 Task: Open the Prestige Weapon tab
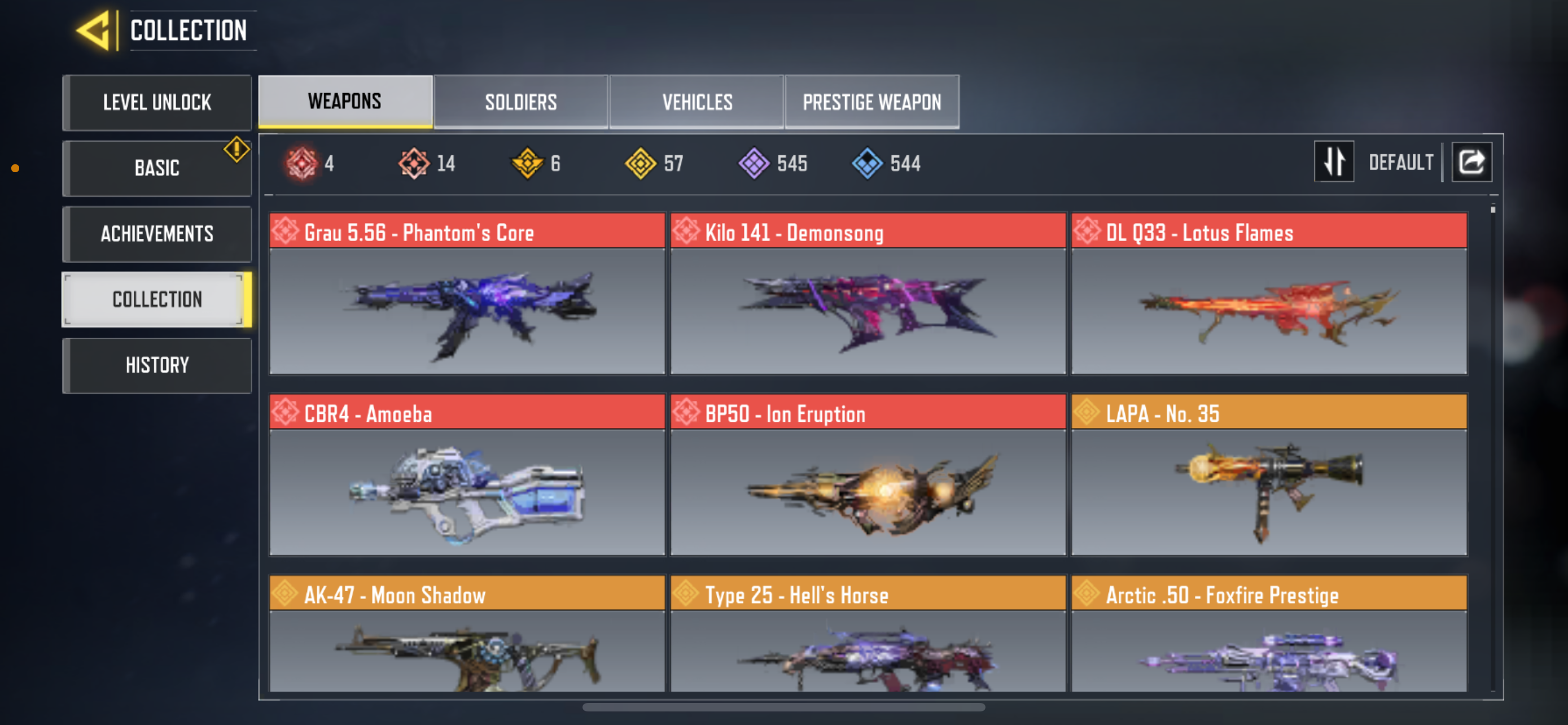[871, 102]
